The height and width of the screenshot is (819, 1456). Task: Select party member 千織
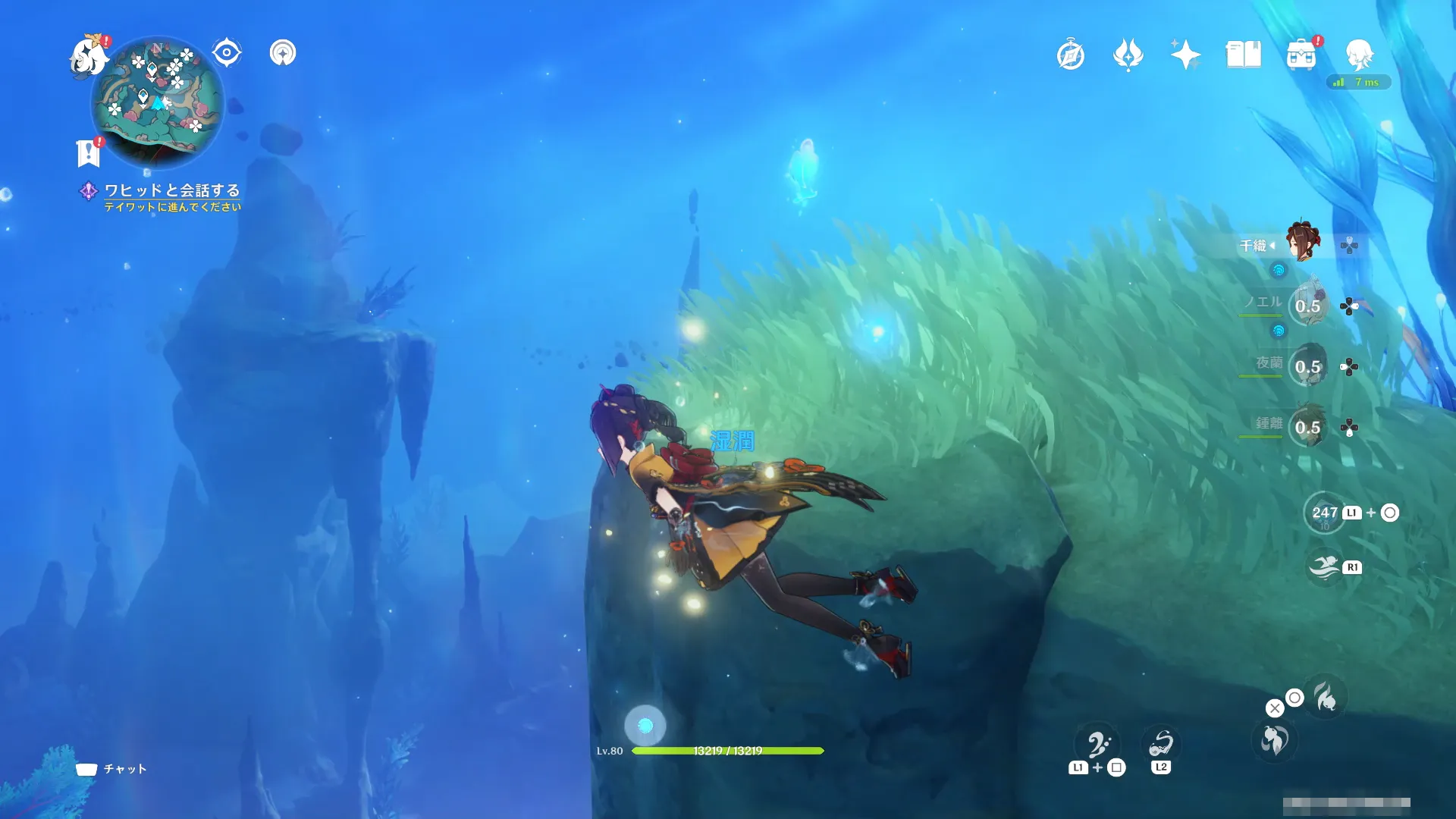point(1304,241)
